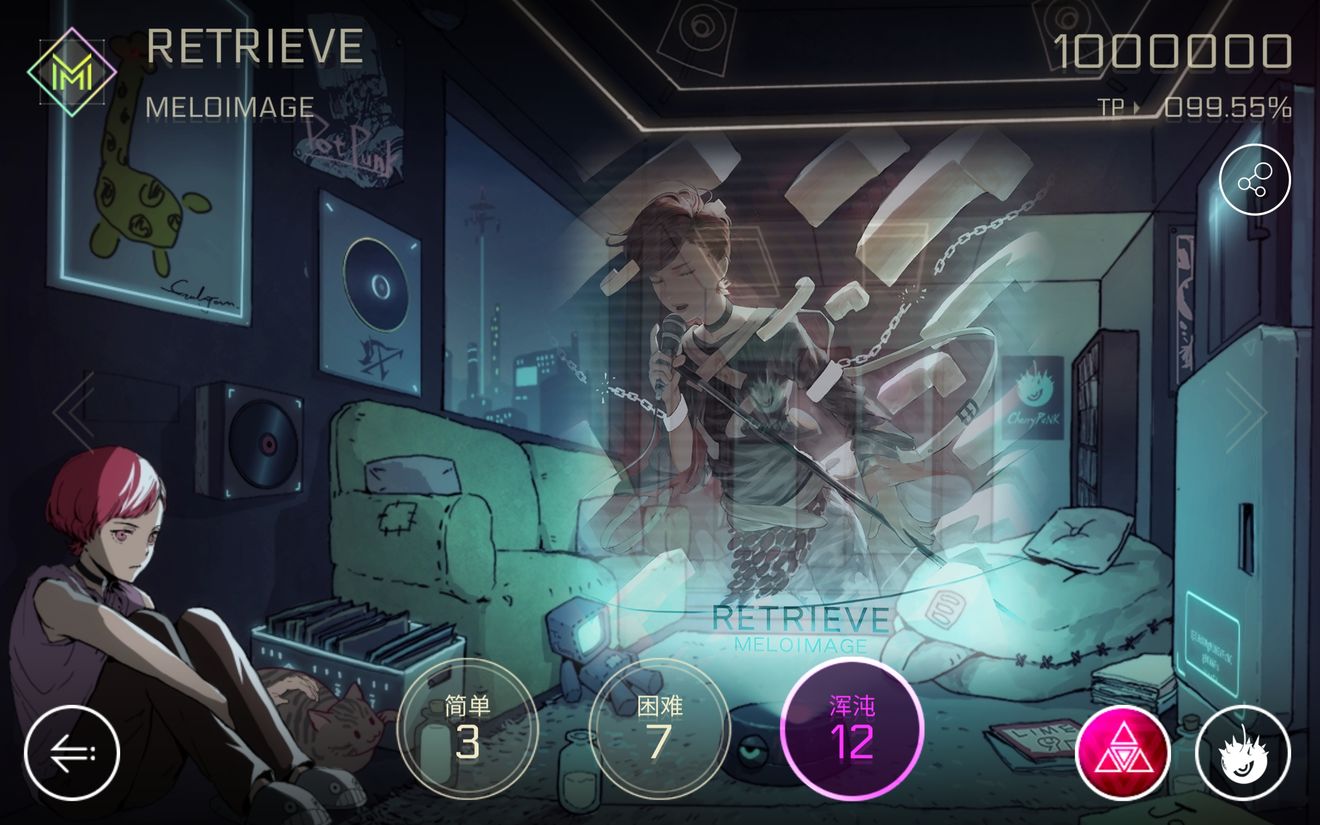
Task: Select the 浑沌 difficulty level 12
Action: click(851, 728)
